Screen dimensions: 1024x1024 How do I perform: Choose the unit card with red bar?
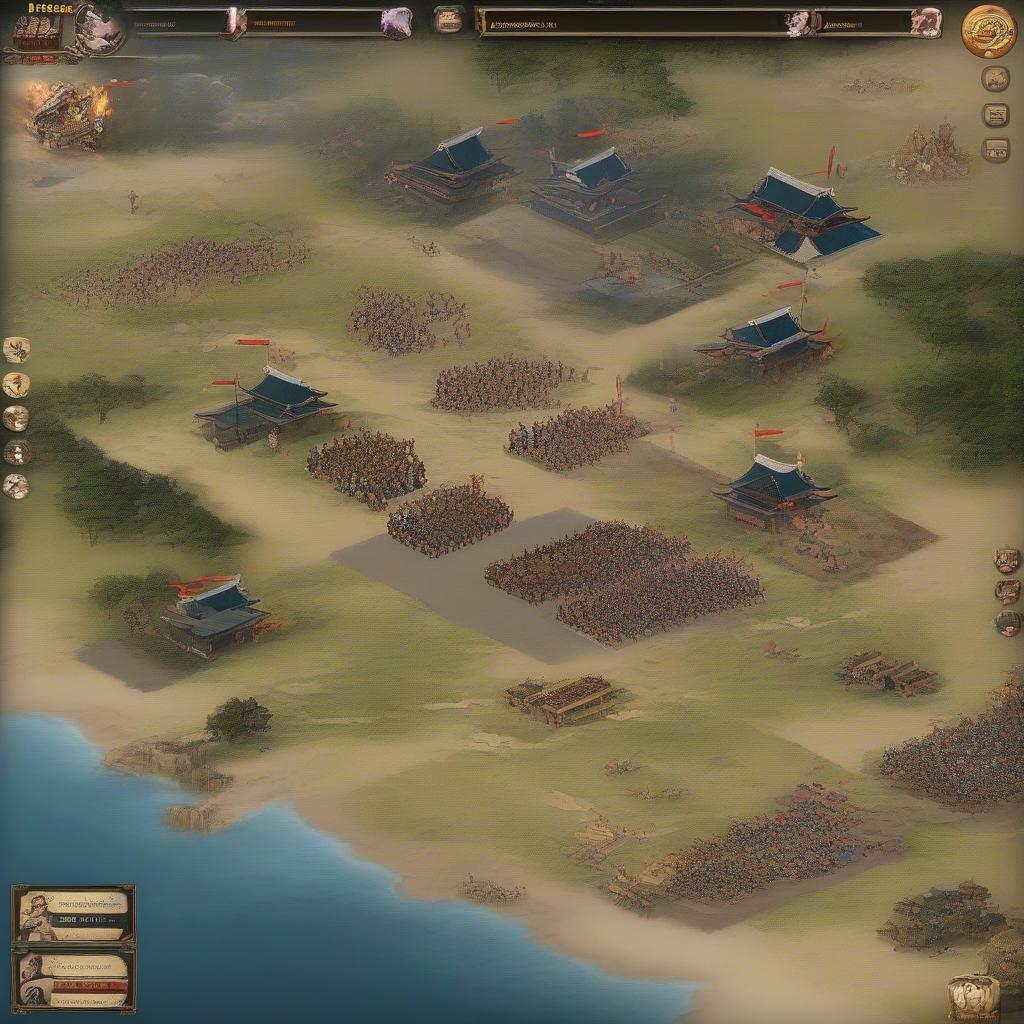(x=74, y=979)
